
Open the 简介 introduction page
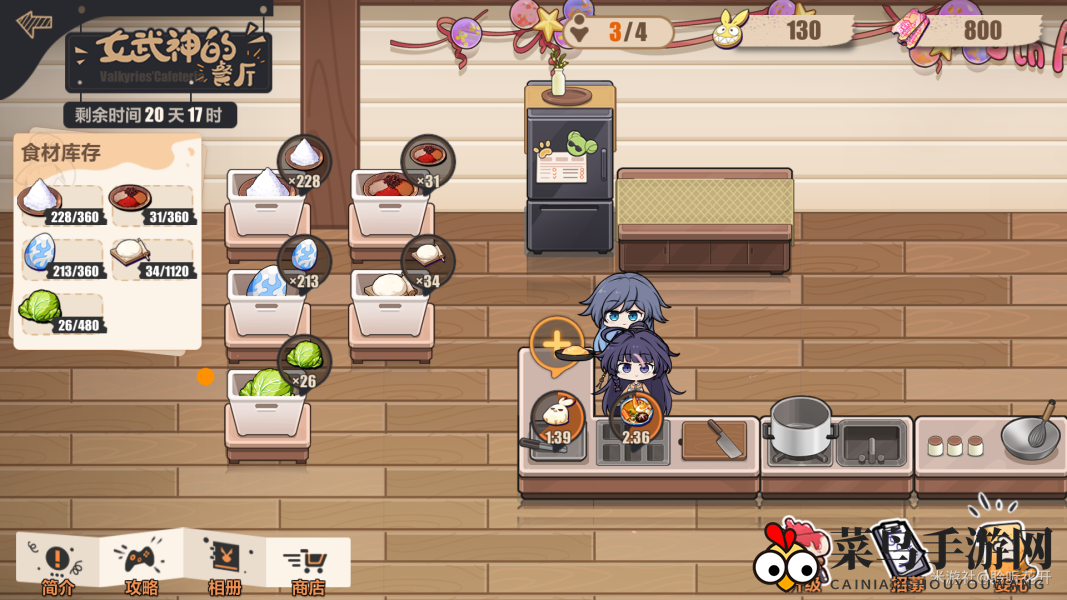click(57, 565)
